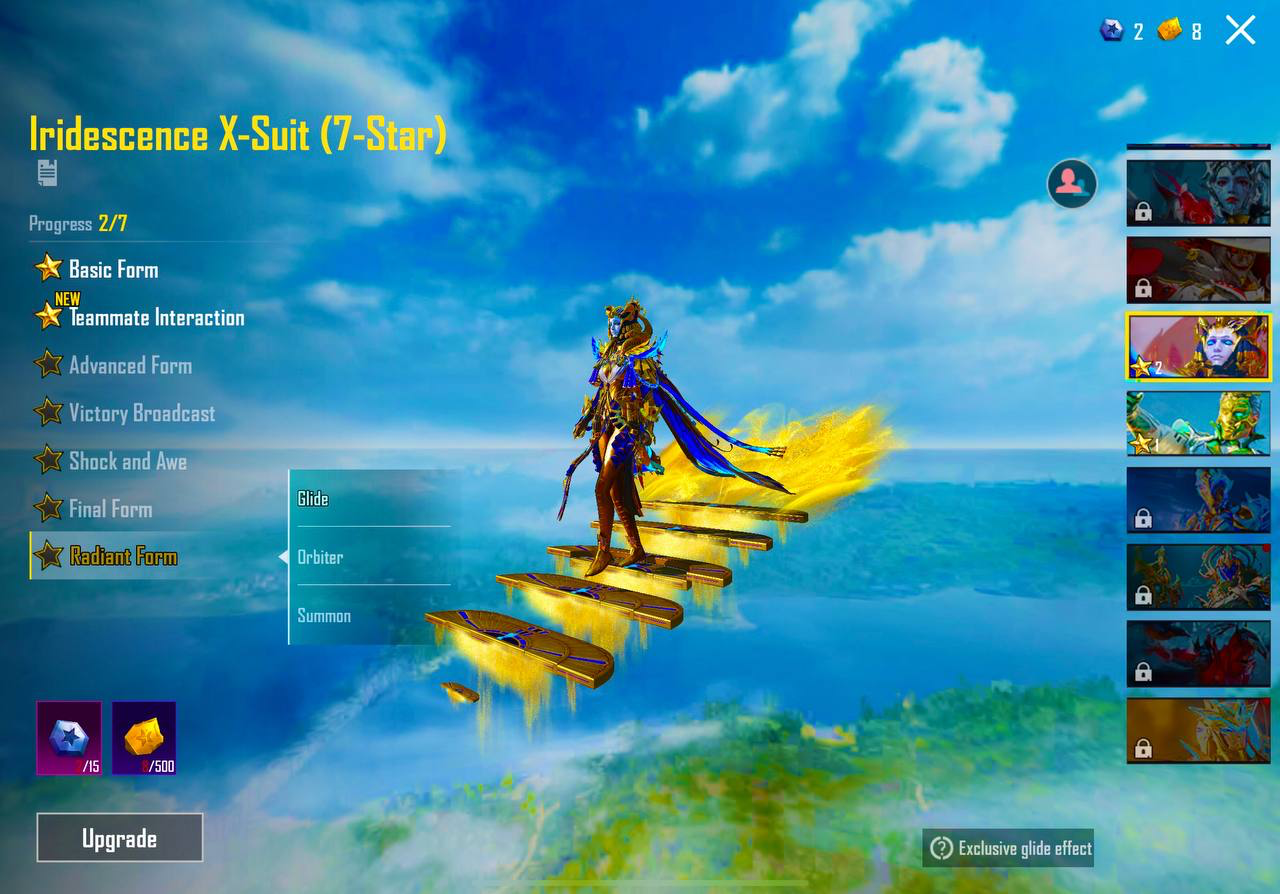
Task: View the Victory Broadcast stage
Action: tap(141, 413)
